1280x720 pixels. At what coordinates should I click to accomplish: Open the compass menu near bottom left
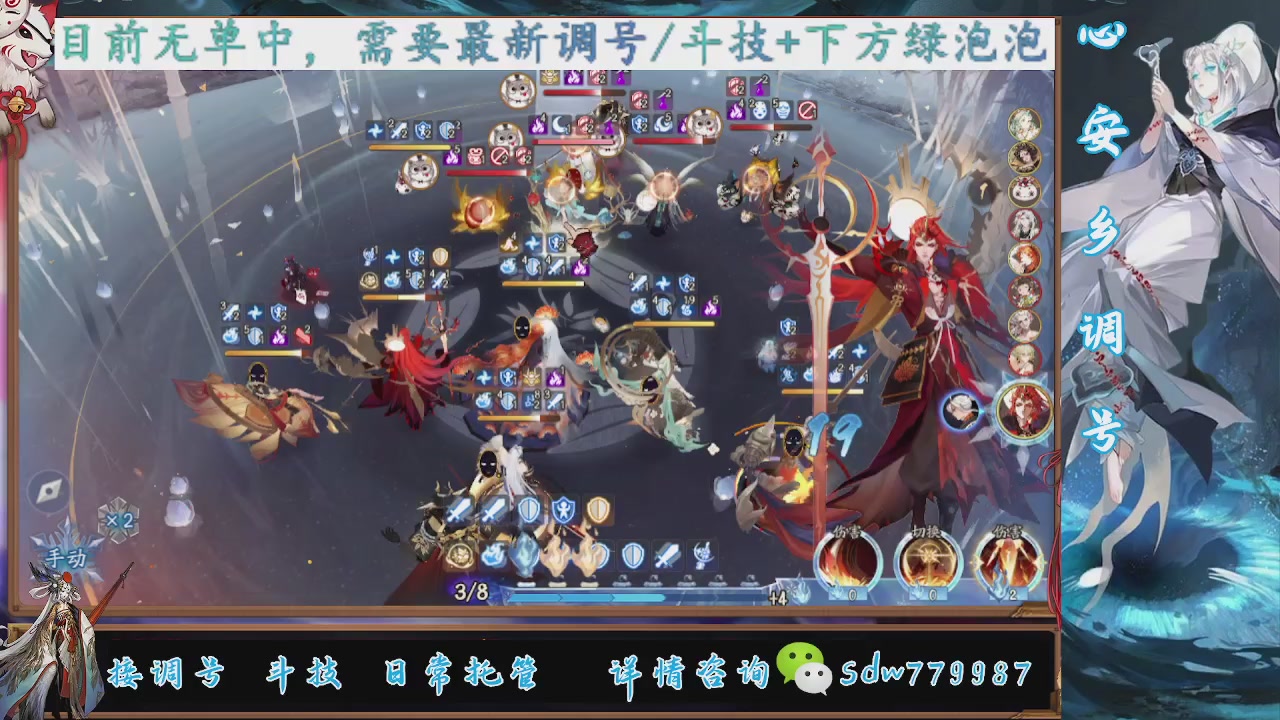pos(48,492)
